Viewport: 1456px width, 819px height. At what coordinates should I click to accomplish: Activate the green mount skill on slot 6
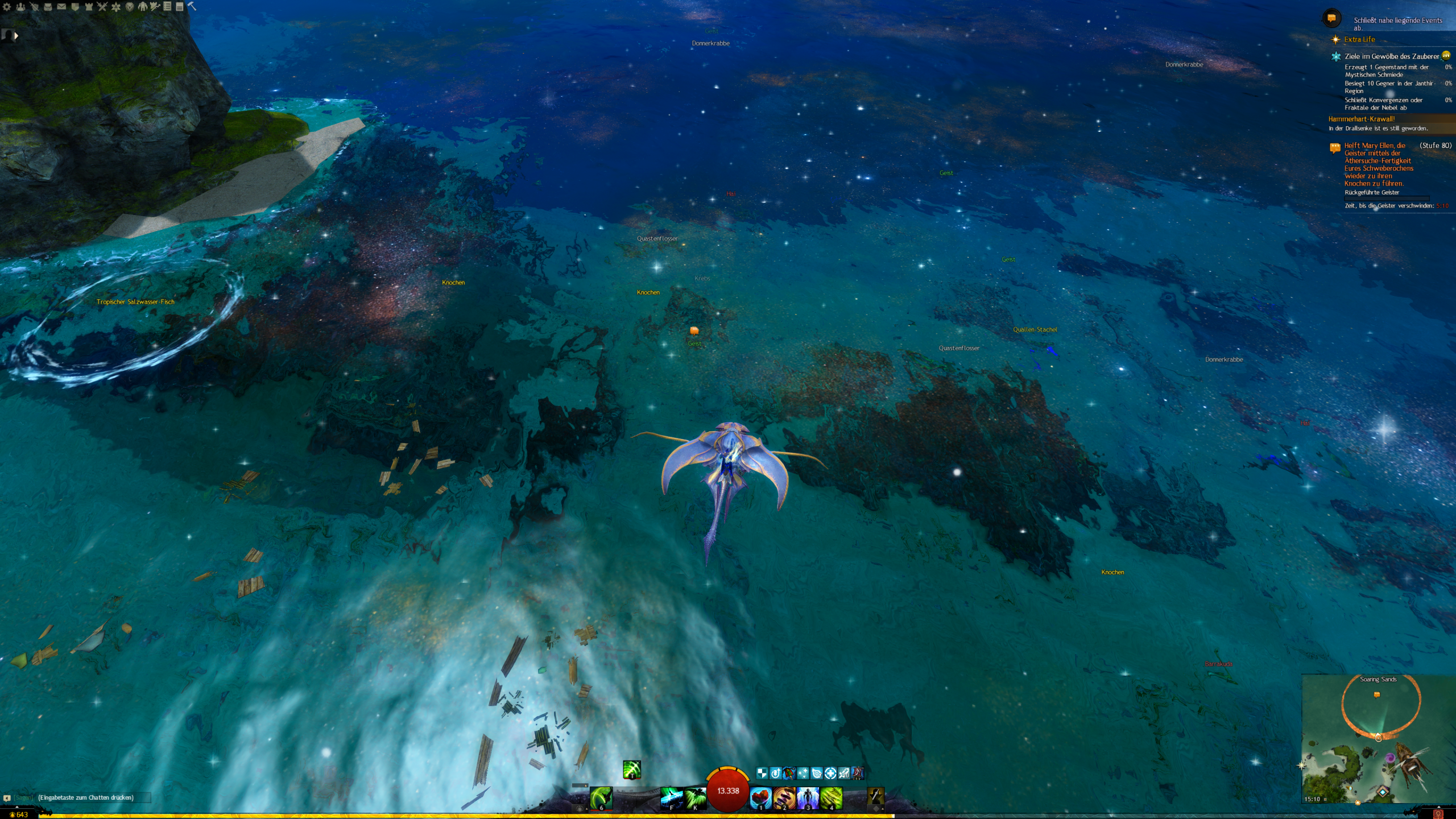(601, 798)
